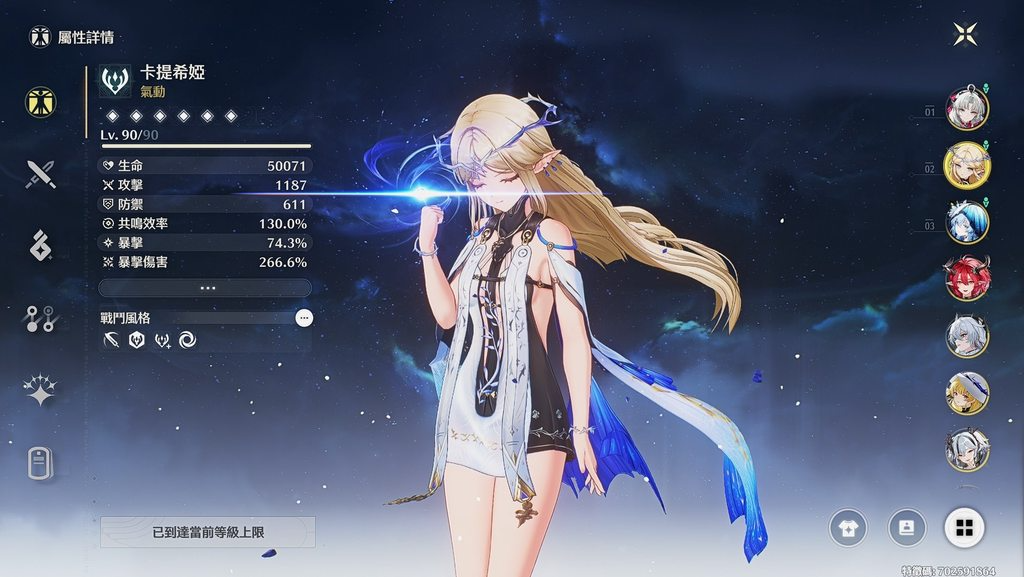Choose the blue-haired character portrait in slot 03
Screen dimensions: 1024x577
(x=967, y=222)
